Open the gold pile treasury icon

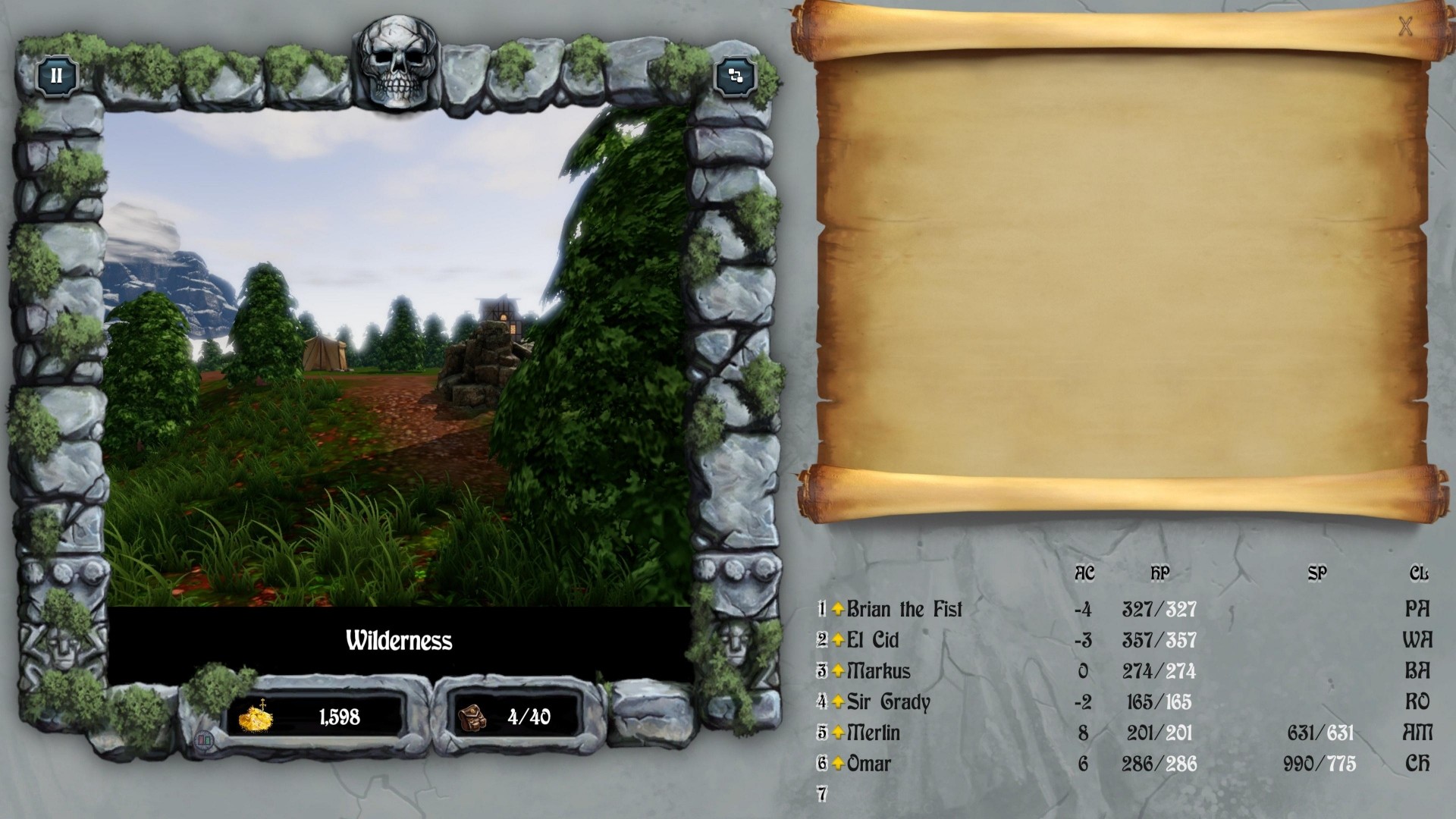pyautogui.click(x=255, y=717)
